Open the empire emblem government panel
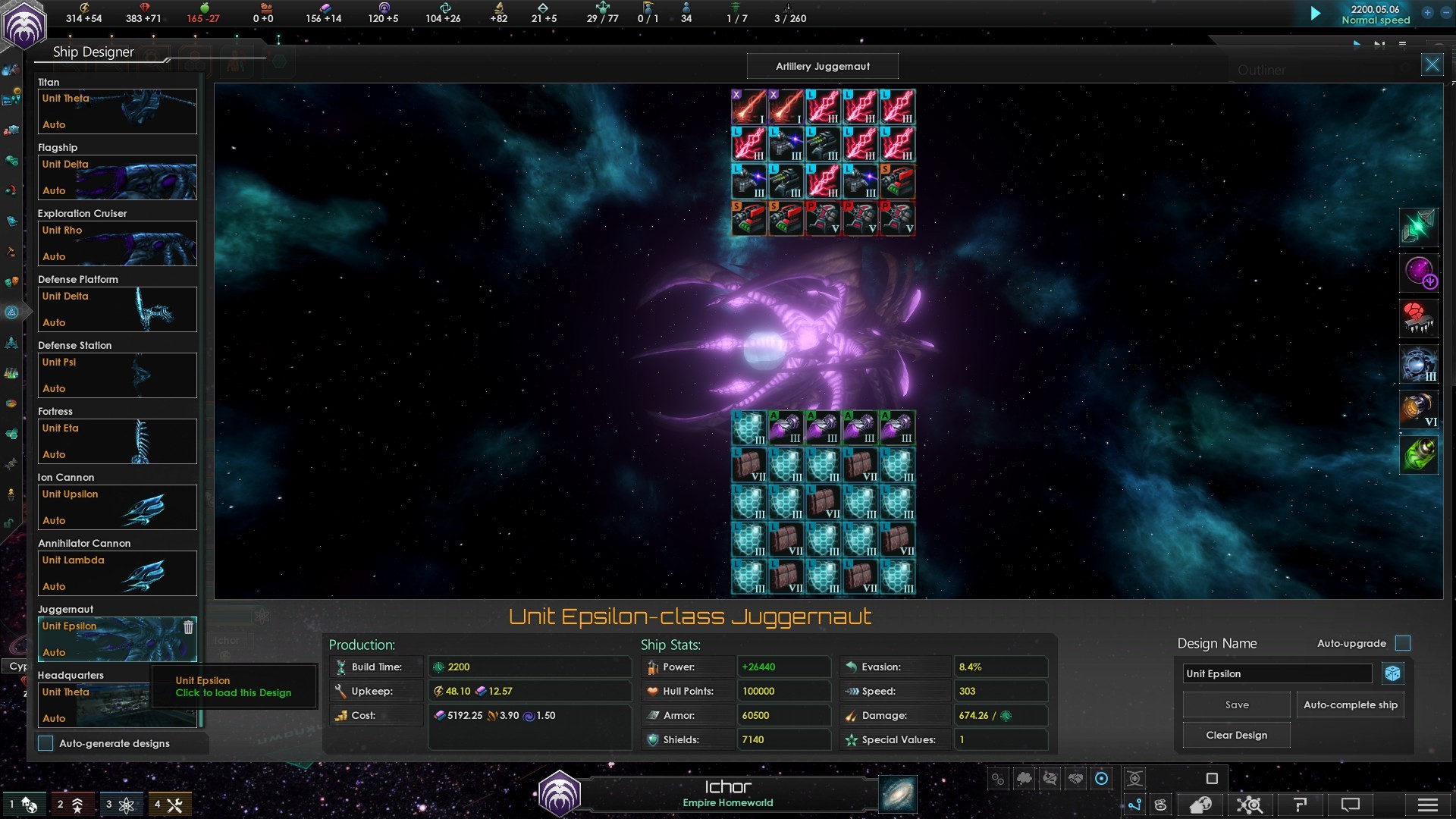This screenshot has height=819, width=1456. tap(24, 24)
